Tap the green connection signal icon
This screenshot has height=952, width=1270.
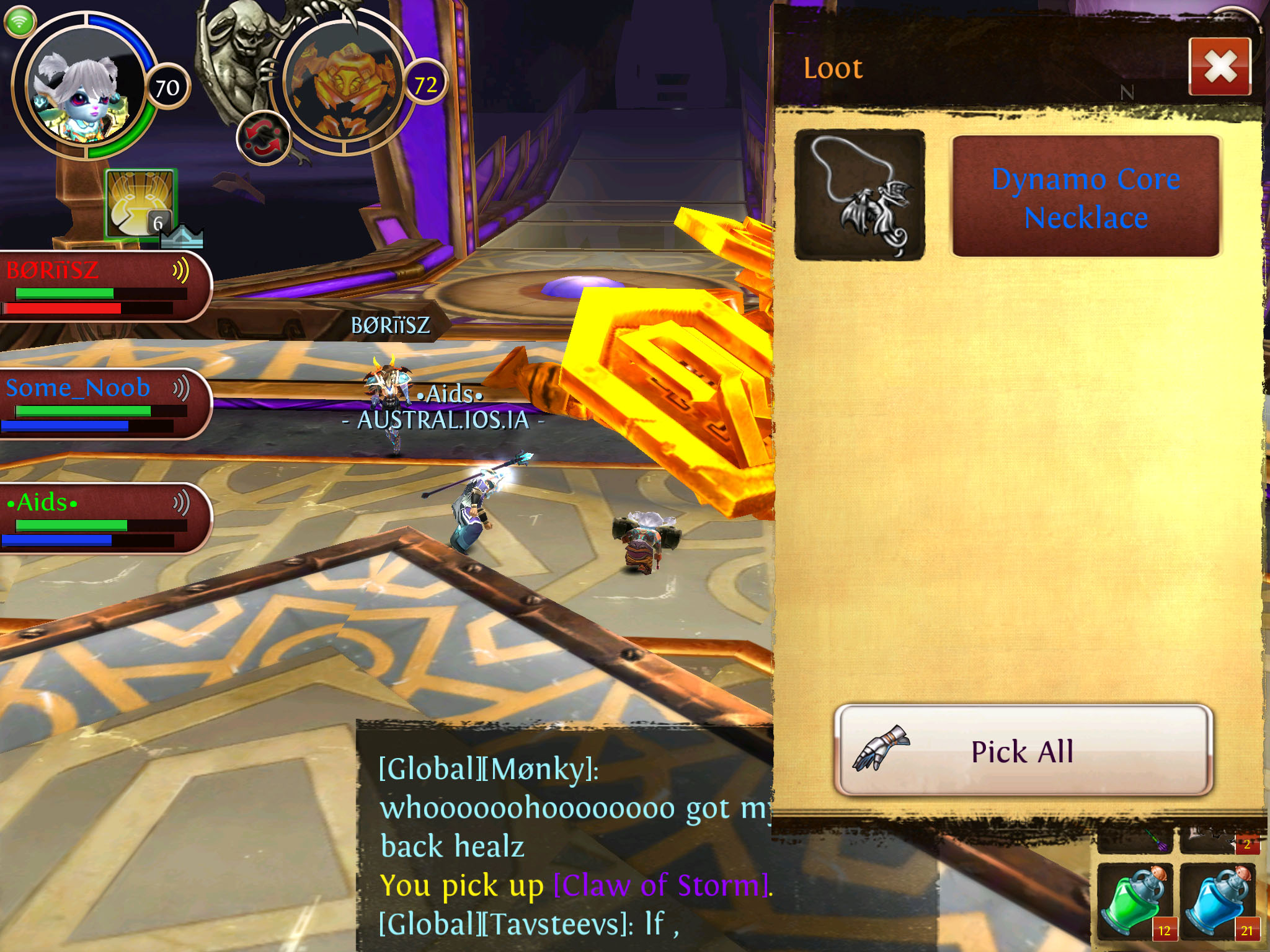tap(20, 22)
